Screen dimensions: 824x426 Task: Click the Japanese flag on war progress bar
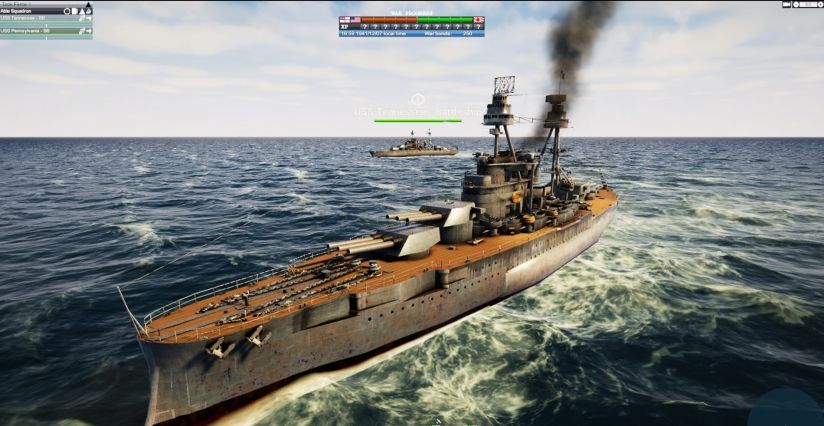coord(479,19)
